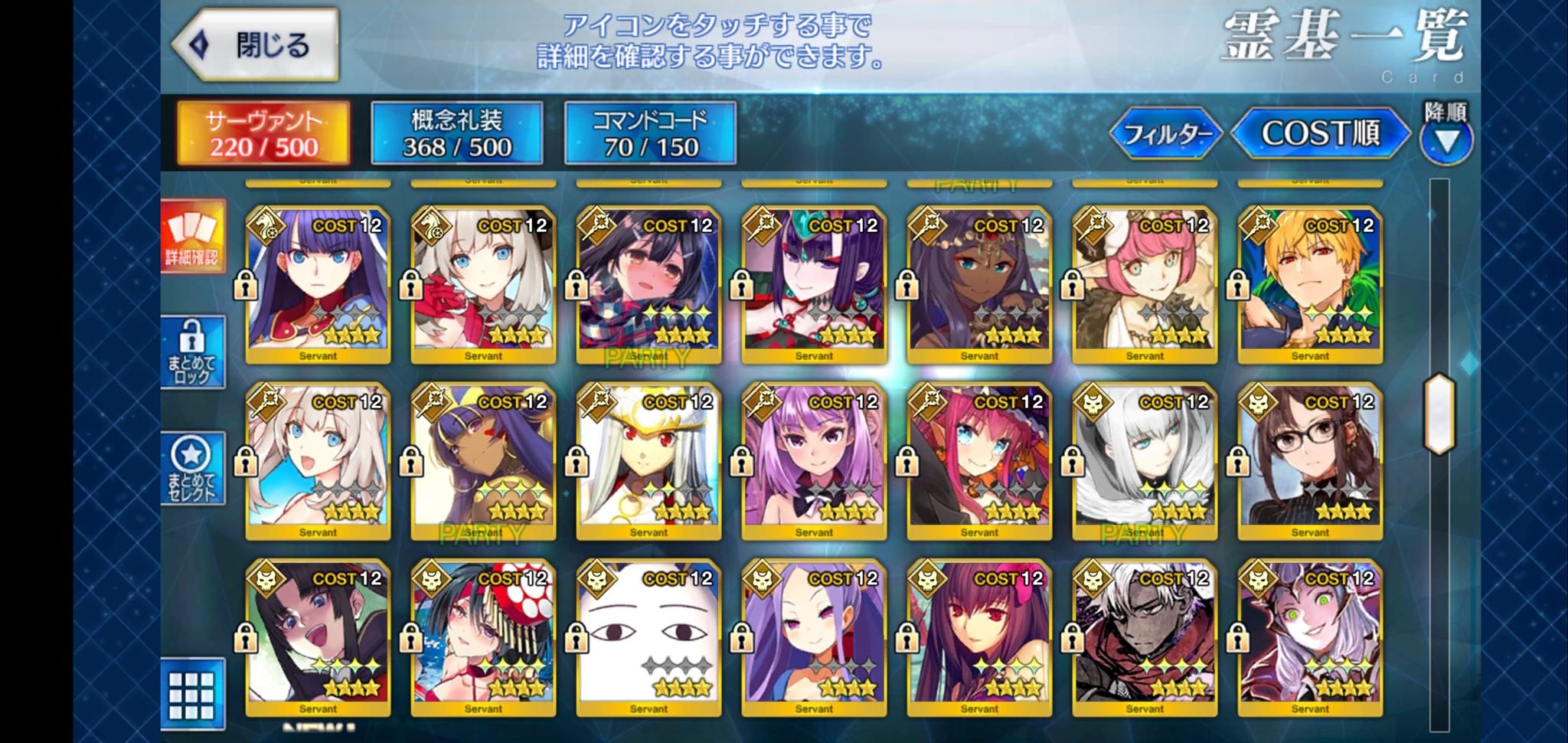Viewport: 1568px width, 743px height.
Task: Toggle the 降順 sort order arrow
Action: (1446, 140)
